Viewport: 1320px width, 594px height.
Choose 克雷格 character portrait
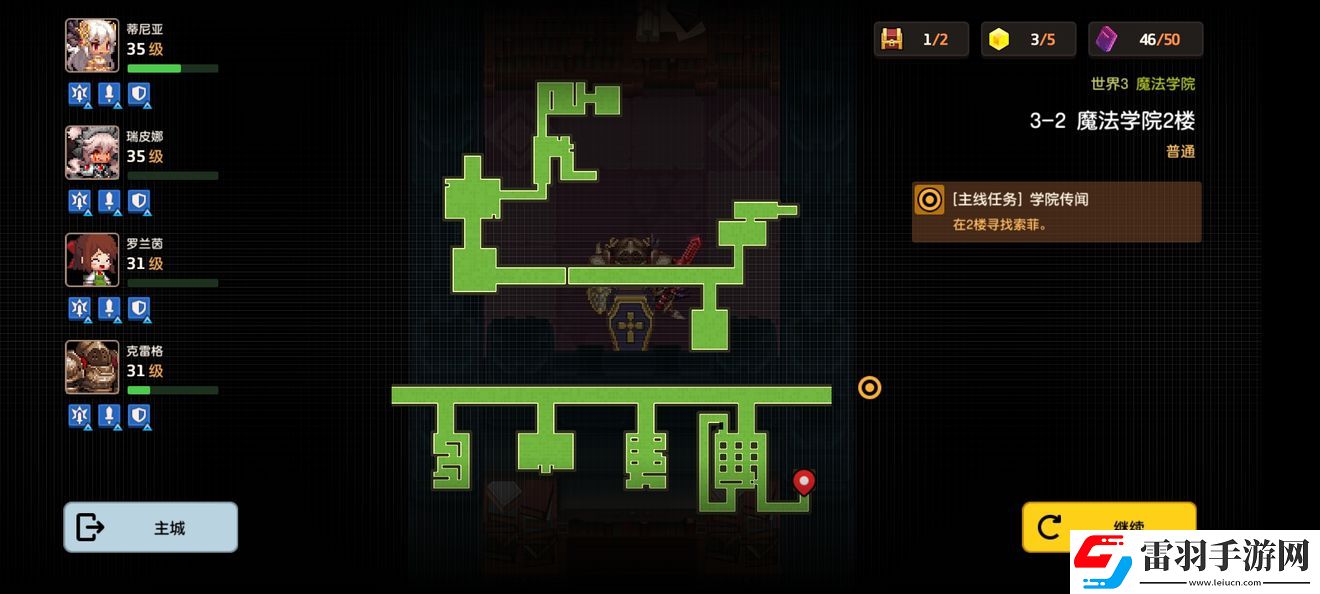click(92, 367)
